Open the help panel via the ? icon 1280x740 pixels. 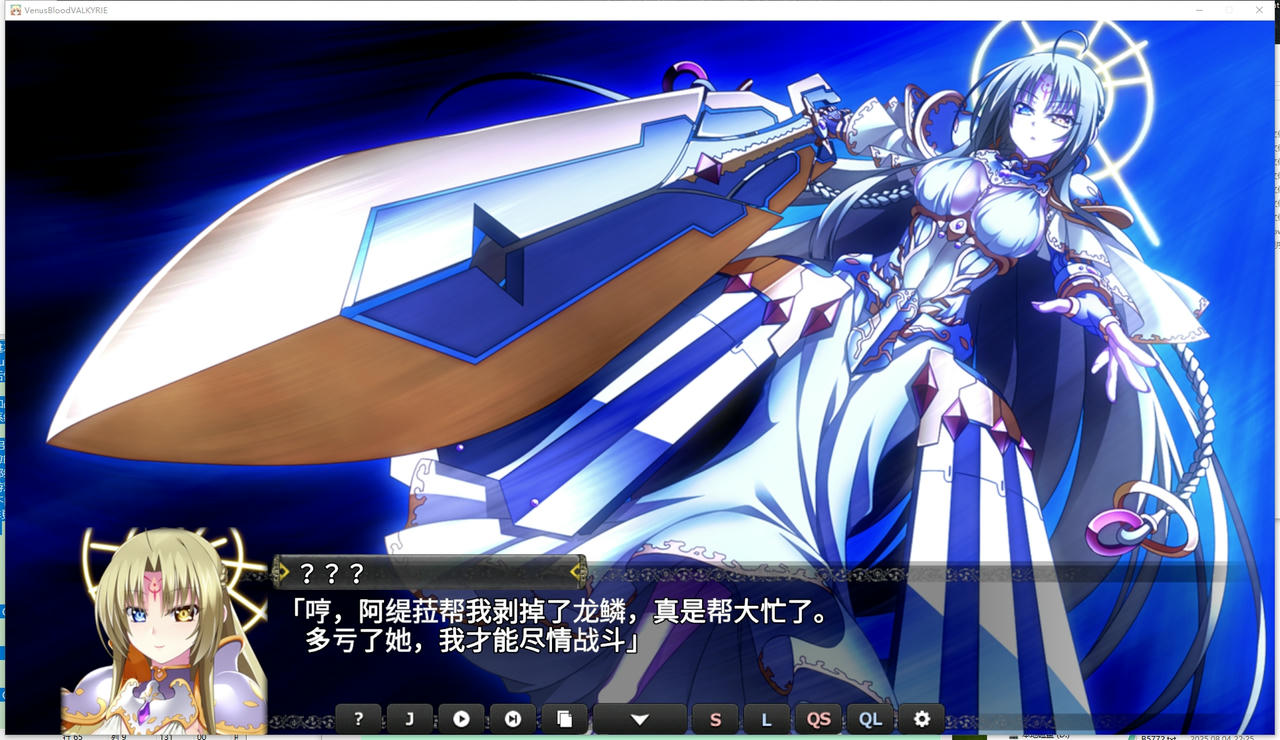pos(358,718)
